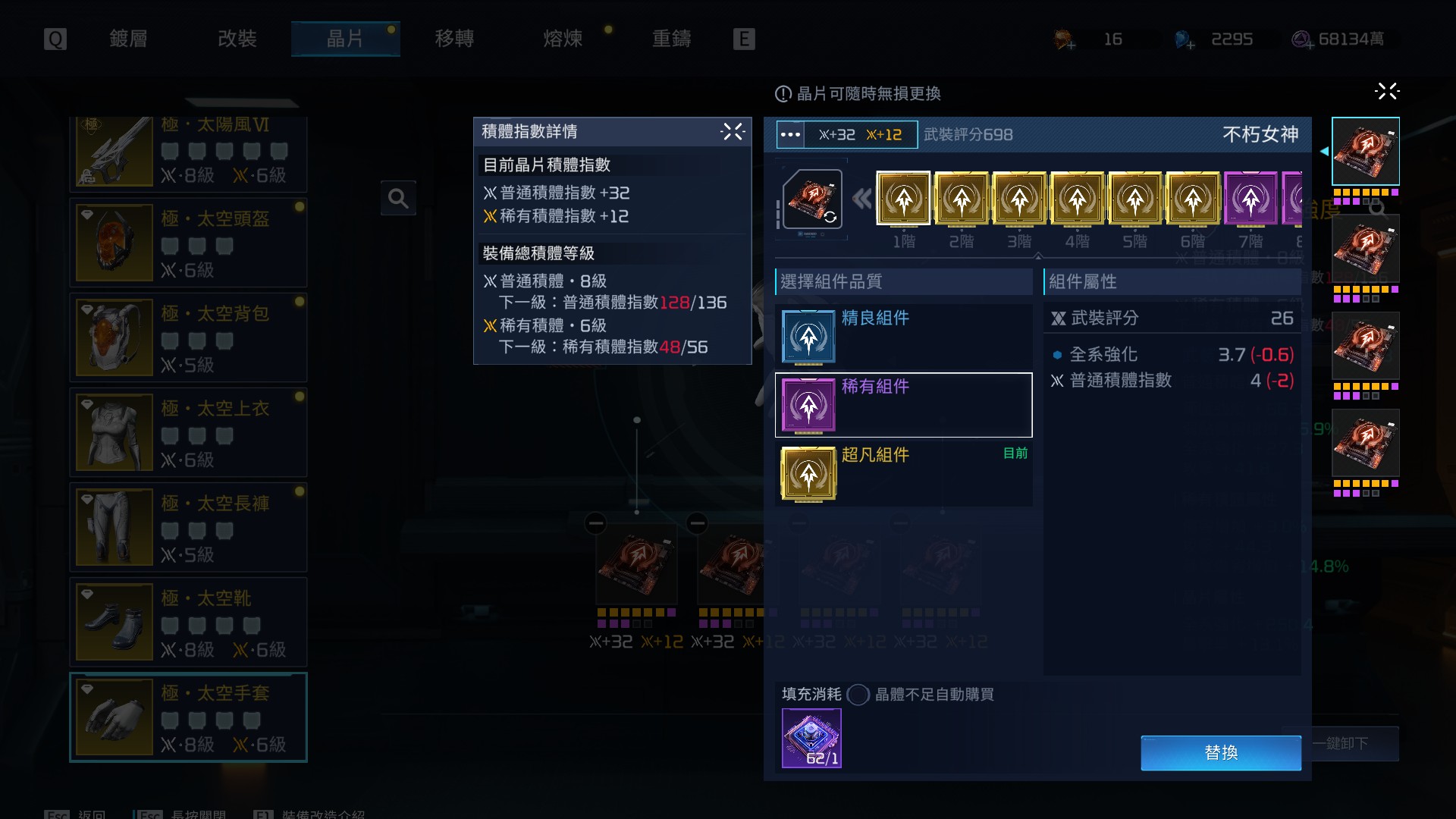
Task: Select the top chip thumbnail on the right
Action: click(x=1365, y=152)
